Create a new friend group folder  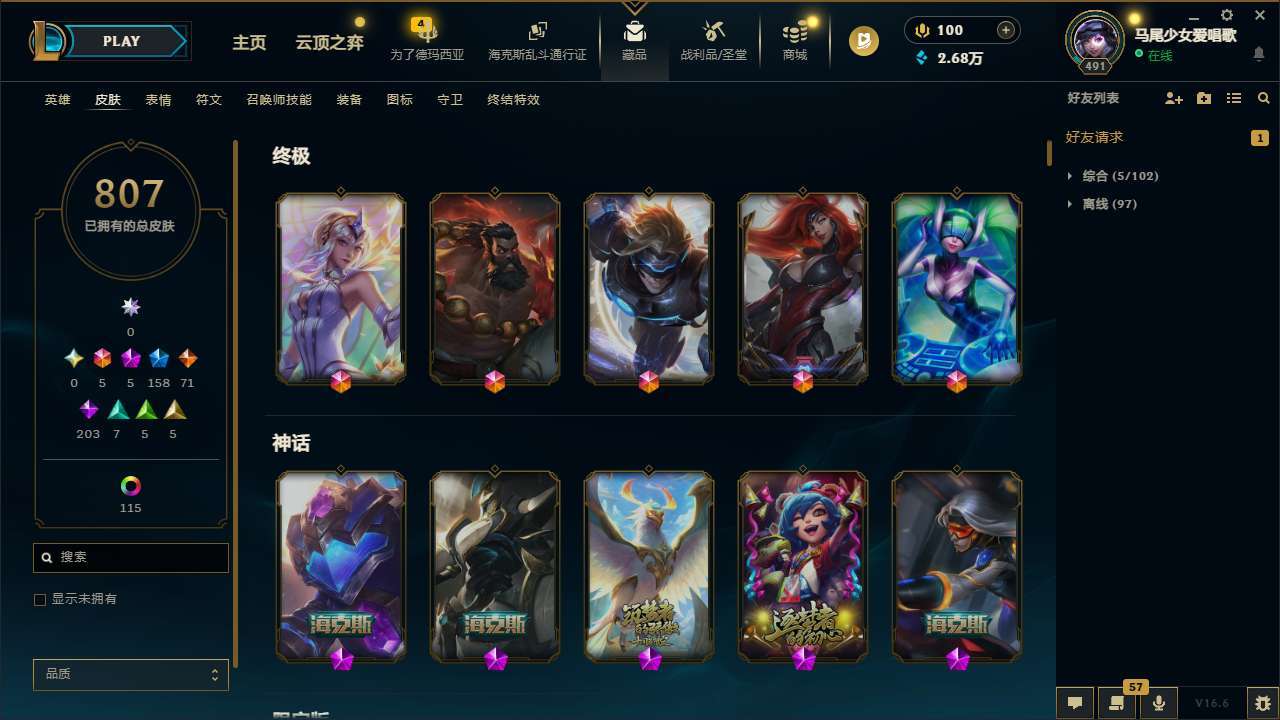[x=1203, y=98]
